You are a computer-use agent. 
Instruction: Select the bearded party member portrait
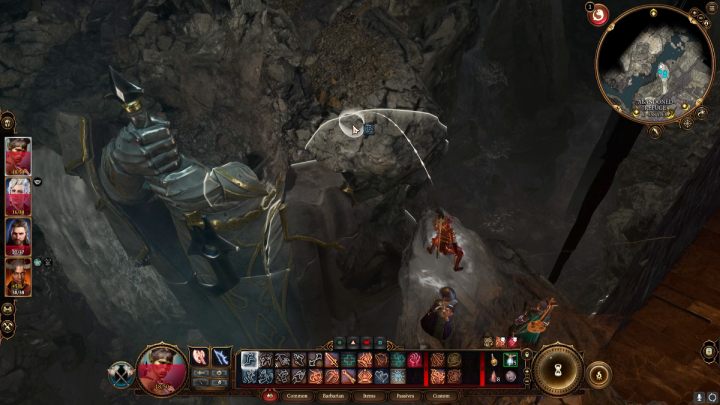click(x=18, y=237)
